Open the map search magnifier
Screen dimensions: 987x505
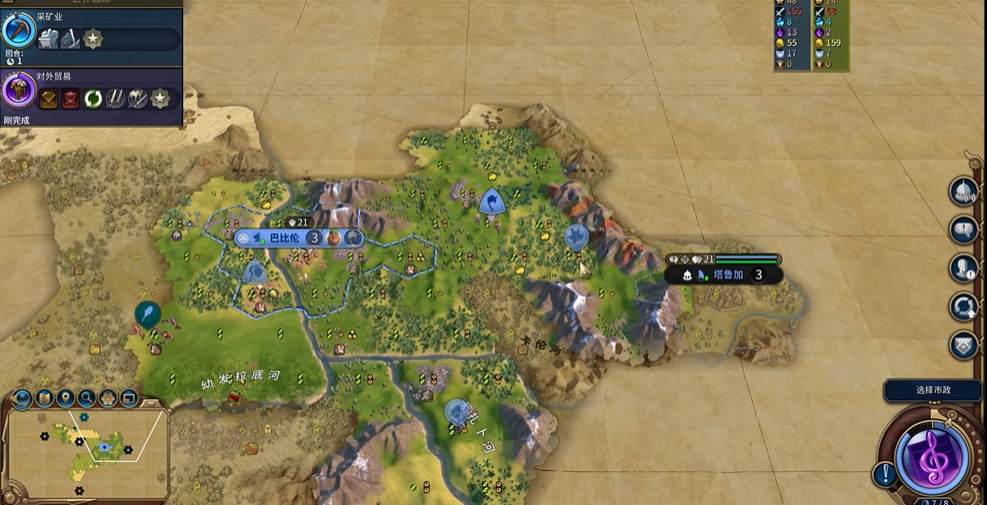[x=87, y=399]
